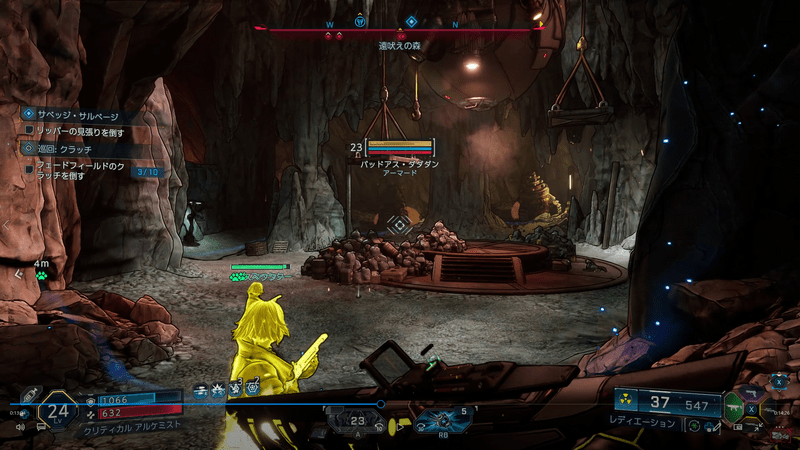Toggle fullscreen on the video player
The height and width of the screenshot is (450, 800).
(760, 426)
